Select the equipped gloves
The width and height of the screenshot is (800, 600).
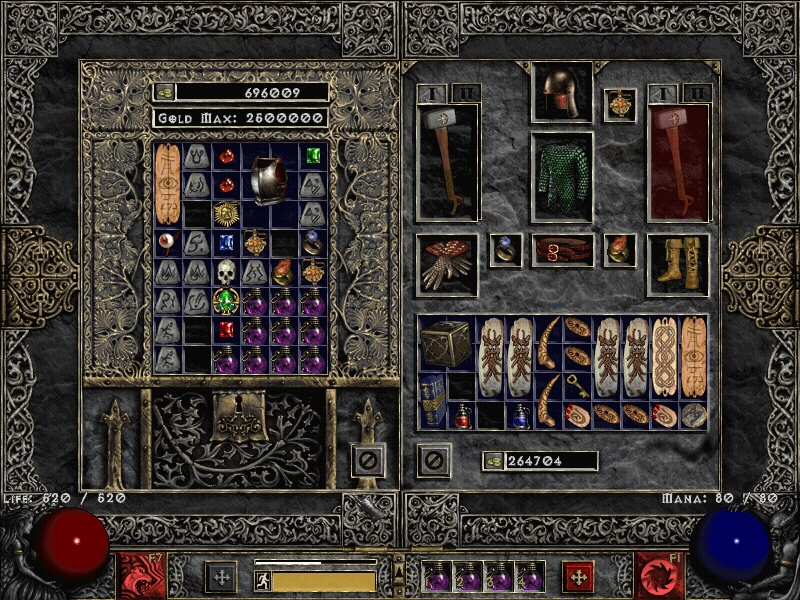(x=446, y=263)
